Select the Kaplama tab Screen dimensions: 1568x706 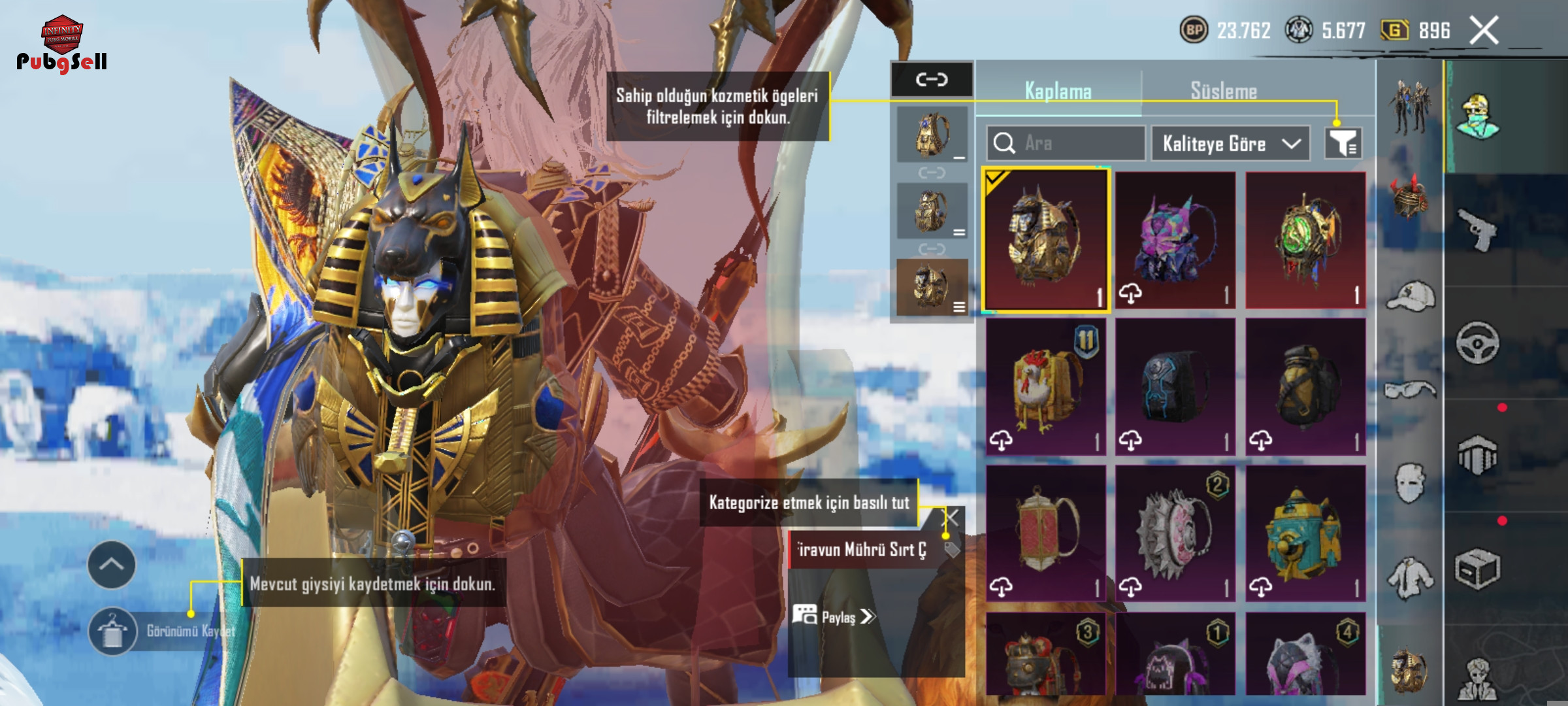(x=1058, y=91)
